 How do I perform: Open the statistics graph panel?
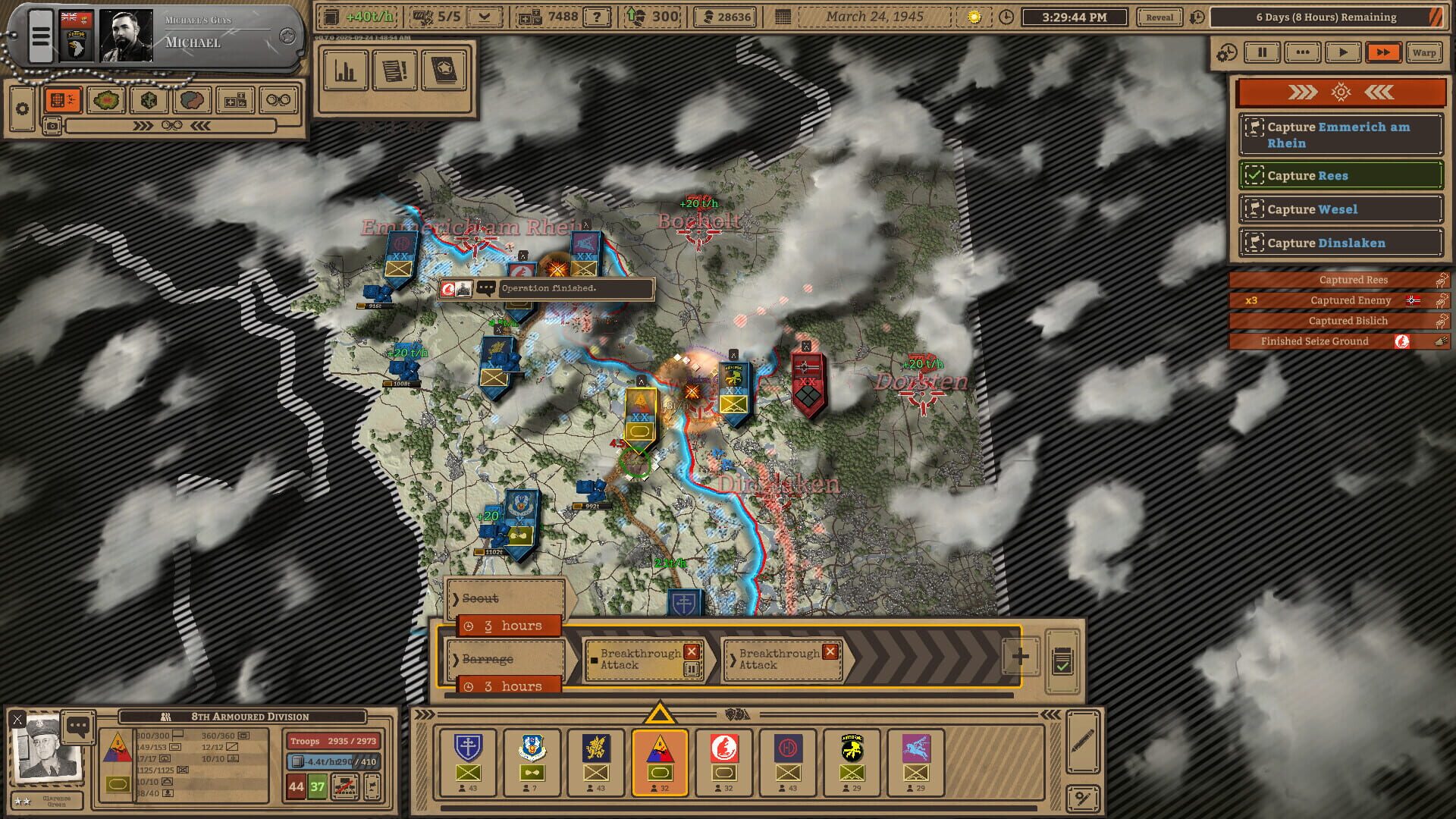346,71
